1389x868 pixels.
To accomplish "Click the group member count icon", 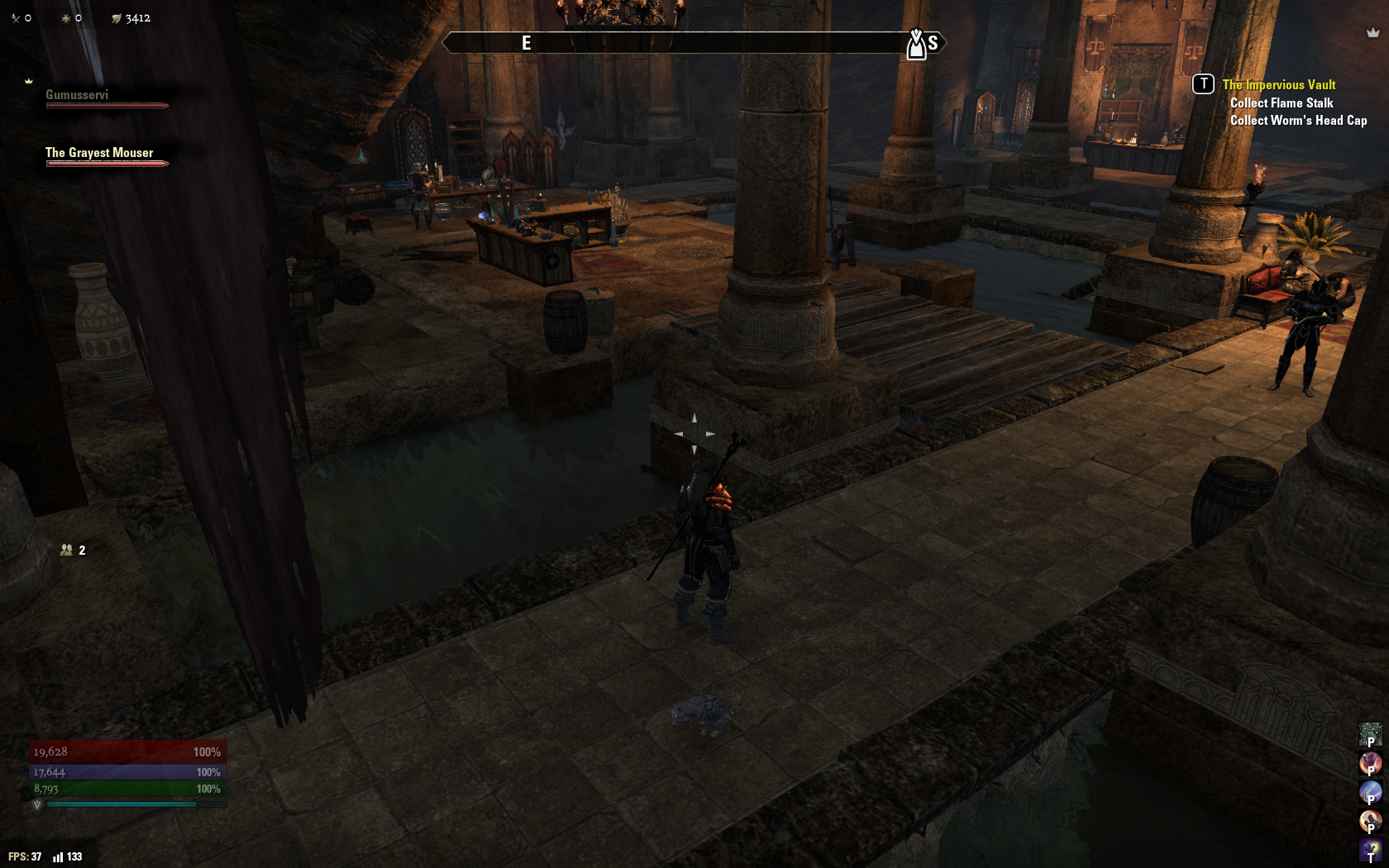I will 67,550.
